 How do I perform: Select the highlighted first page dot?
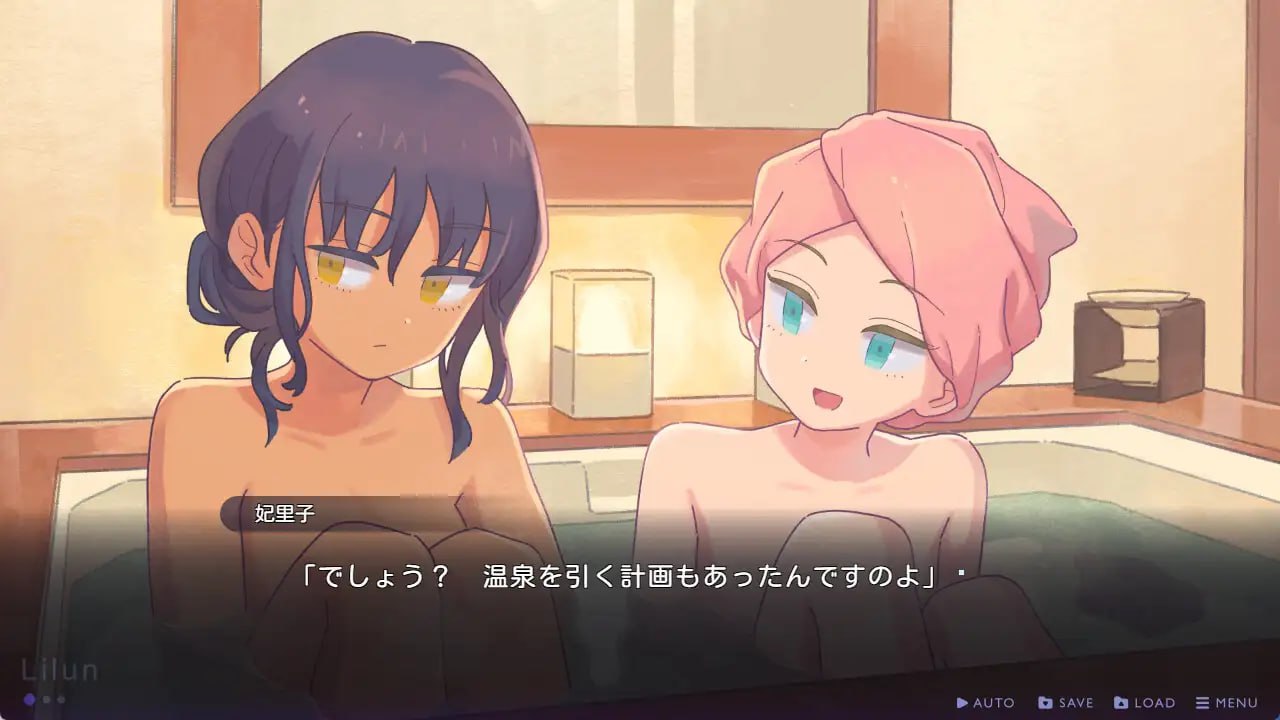click(29, 700)
